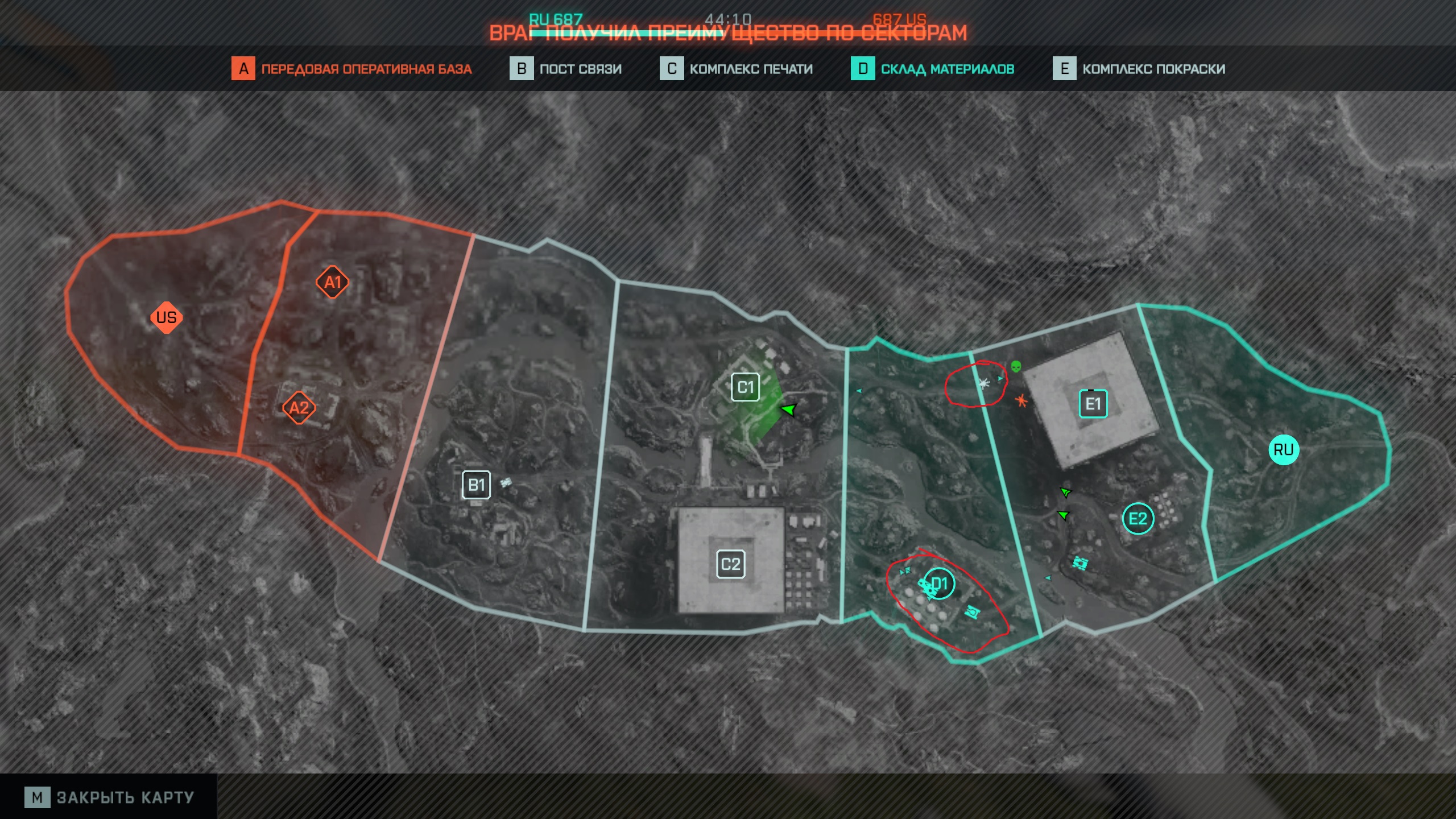Choose the C1 capture point
Viewport: 1456px width, 819px height.
[x=745, y=387]
